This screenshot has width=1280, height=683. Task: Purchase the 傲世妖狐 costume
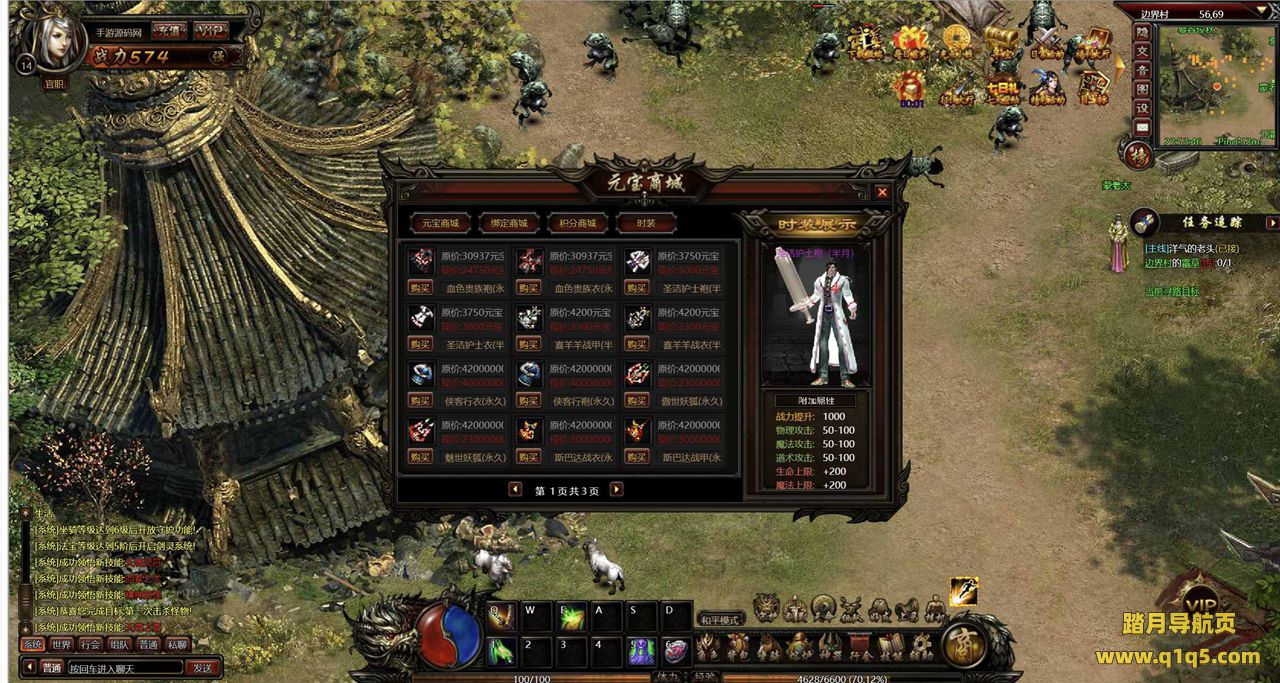[x=636, y=400]
